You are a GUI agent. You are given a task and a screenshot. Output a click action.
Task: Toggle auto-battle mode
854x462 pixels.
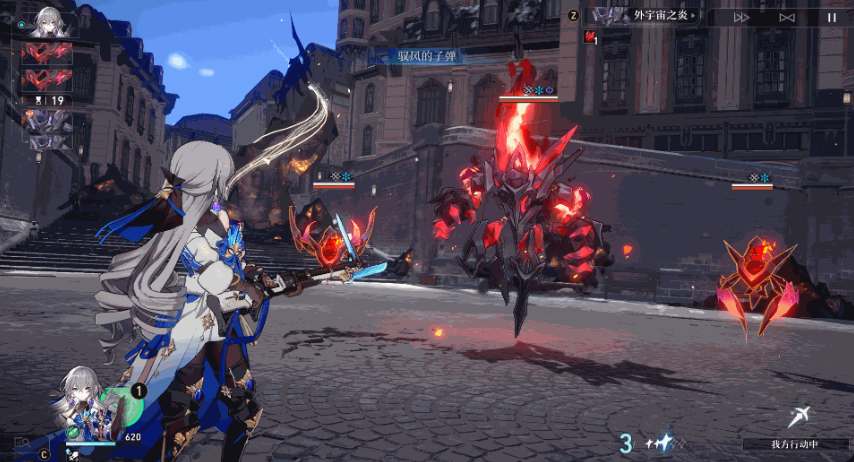click(787, 17)
